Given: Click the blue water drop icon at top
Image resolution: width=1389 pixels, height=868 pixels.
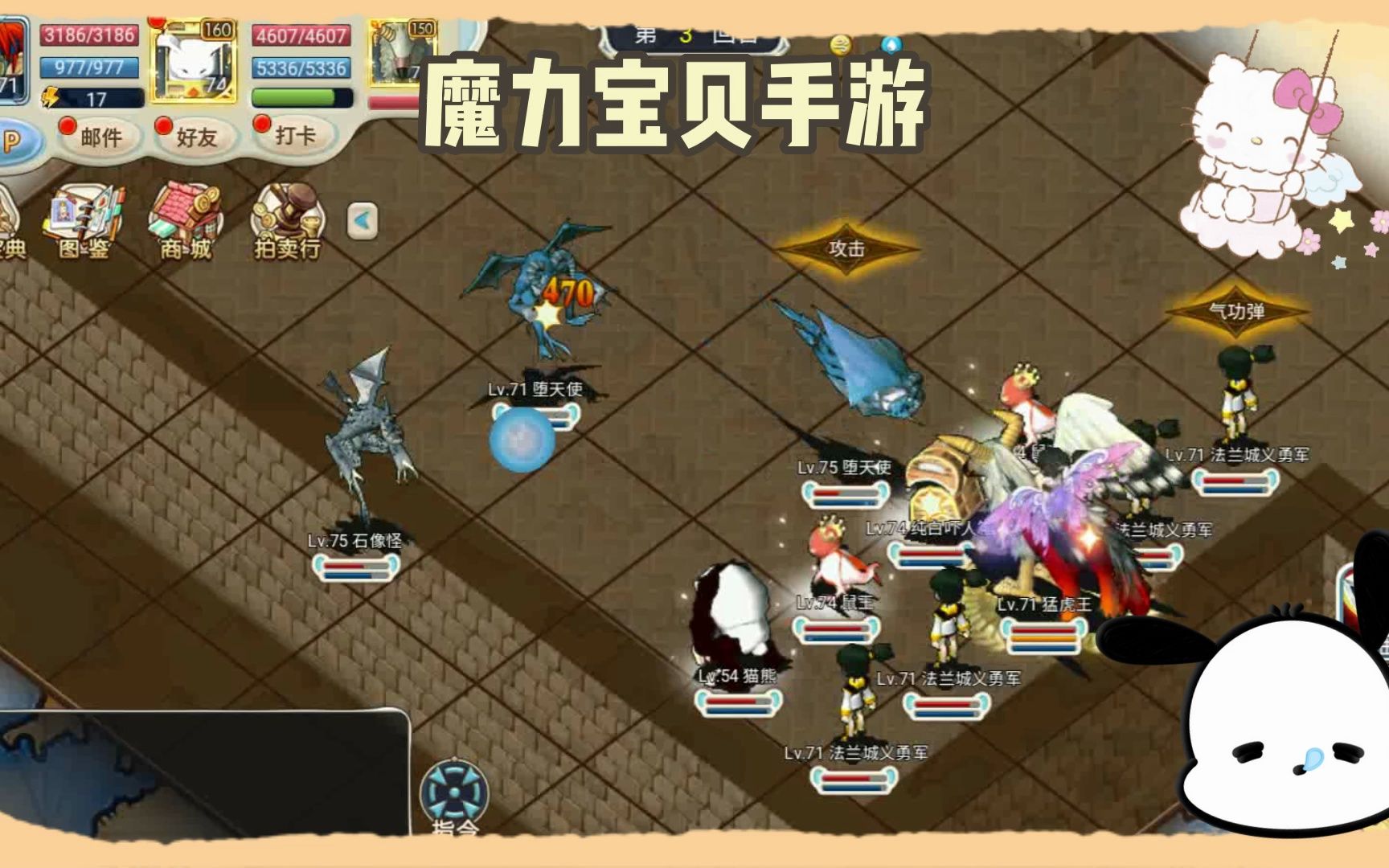Looking at the screenshot, I should point(892,44).
